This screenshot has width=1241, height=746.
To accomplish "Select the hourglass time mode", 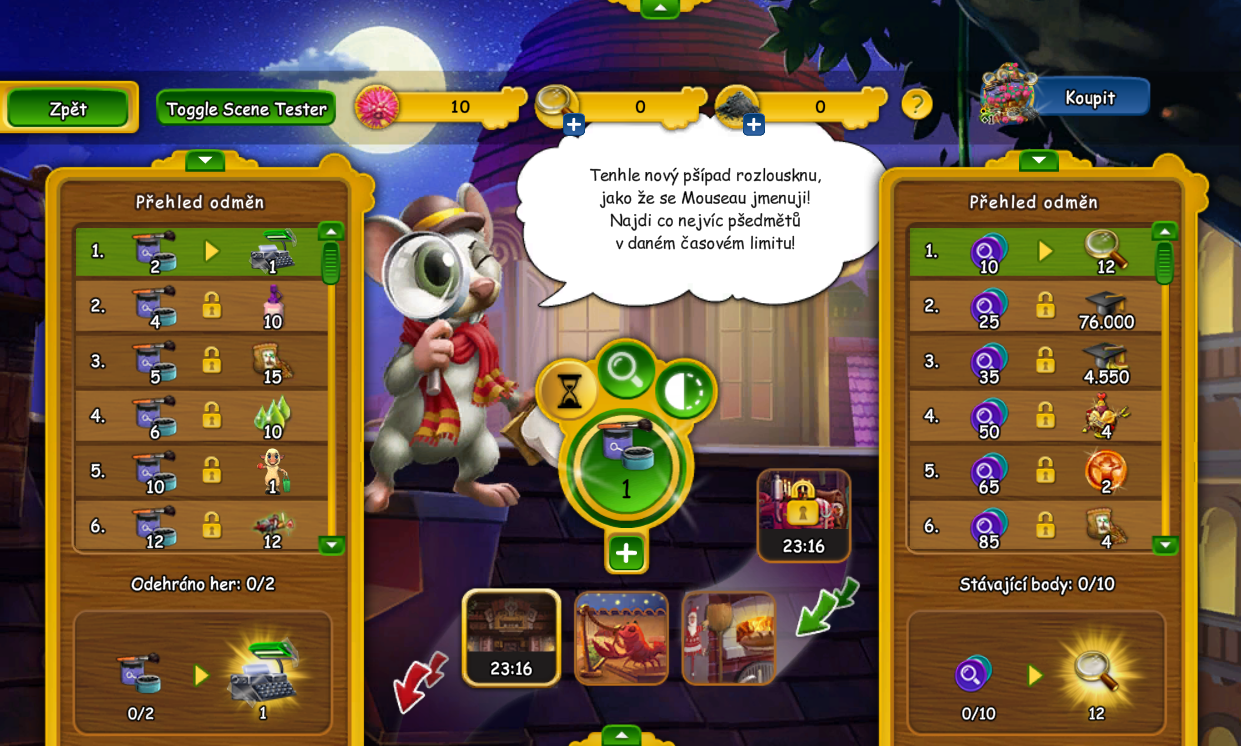I will [568, 391].
